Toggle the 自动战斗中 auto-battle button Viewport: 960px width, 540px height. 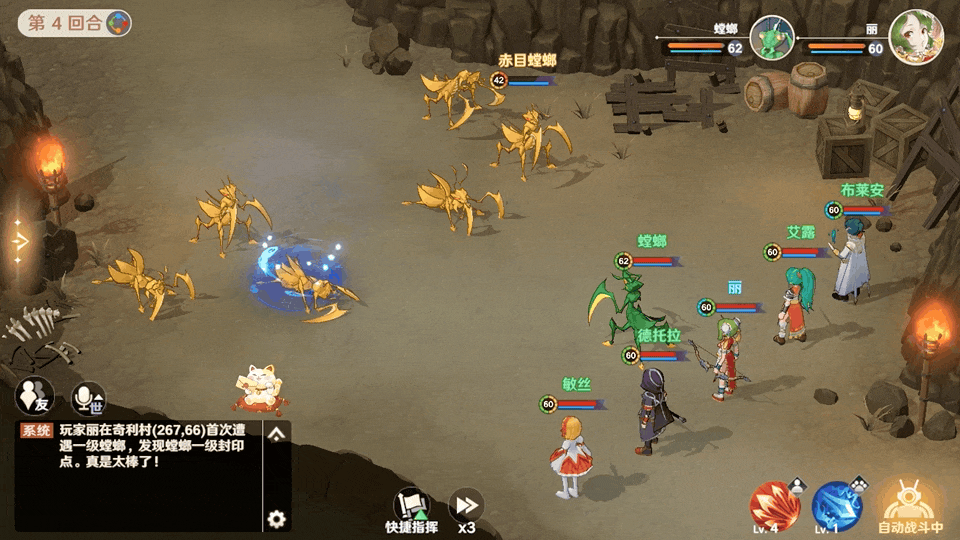coord(910,504)
